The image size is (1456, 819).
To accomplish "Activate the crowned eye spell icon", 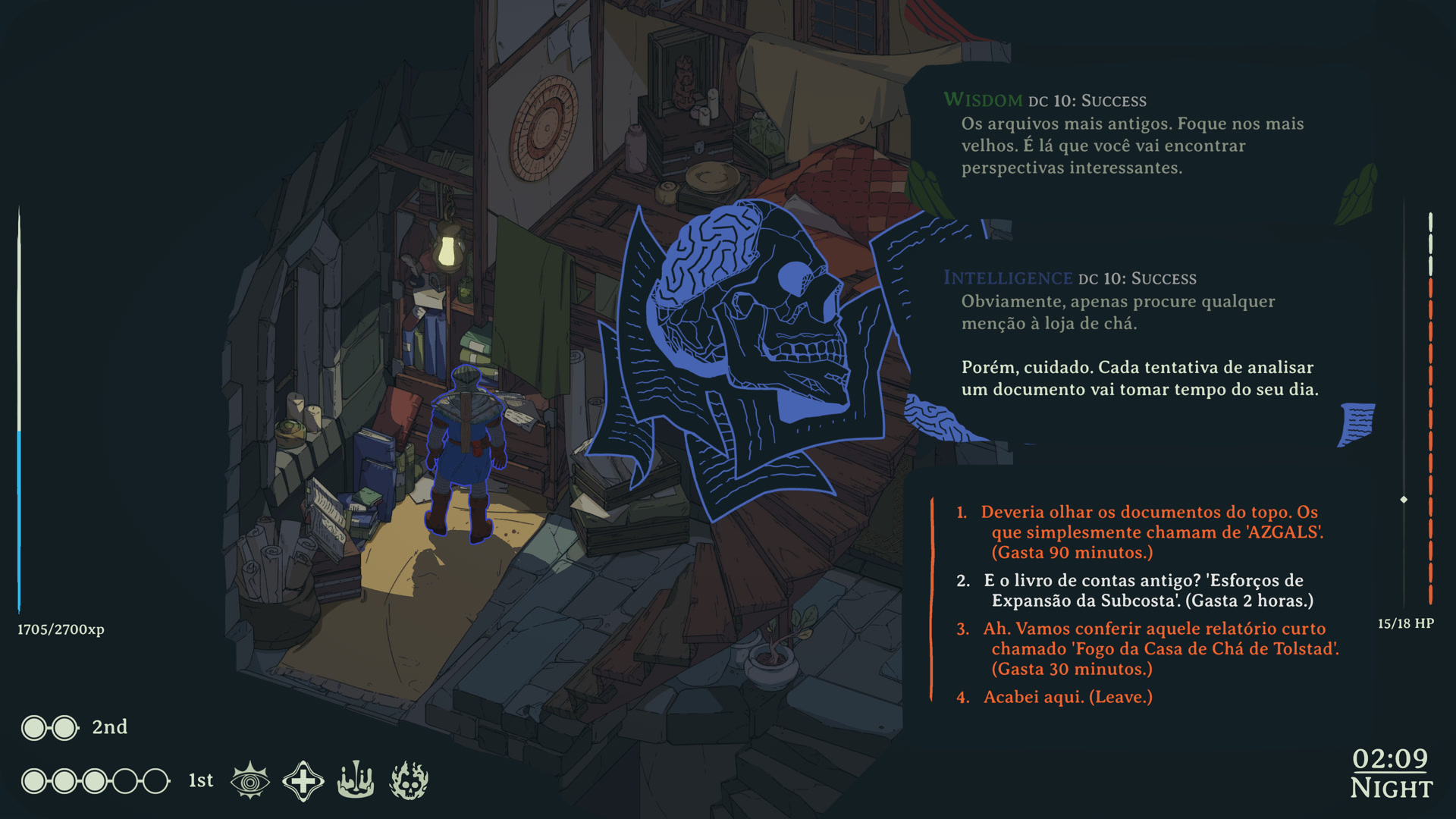I will coord(250,780).
